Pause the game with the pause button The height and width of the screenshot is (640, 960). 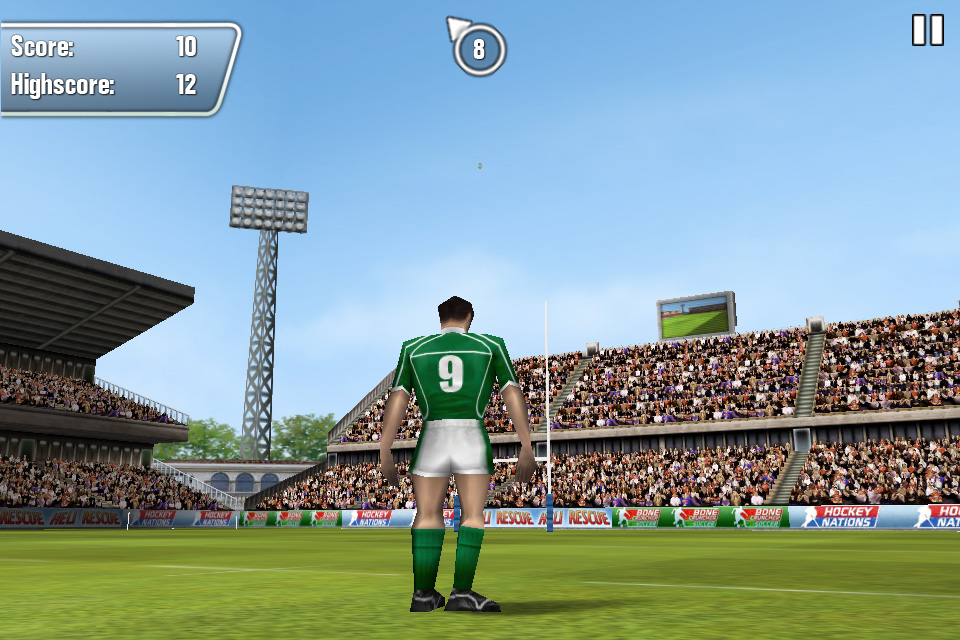click(x=927, y=30)
